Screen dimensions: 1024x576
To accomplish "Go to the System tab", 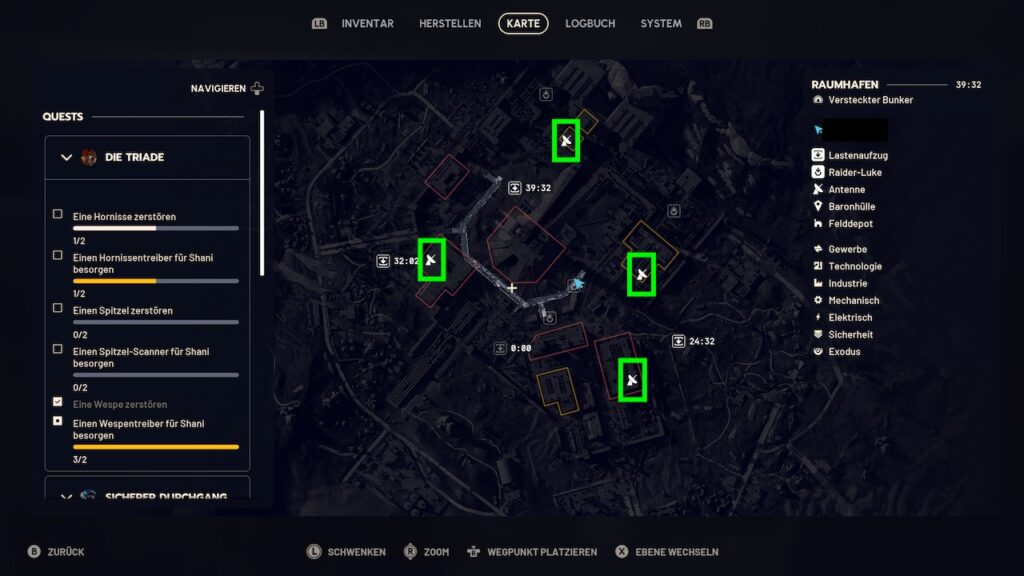I will tap(661, 23).
